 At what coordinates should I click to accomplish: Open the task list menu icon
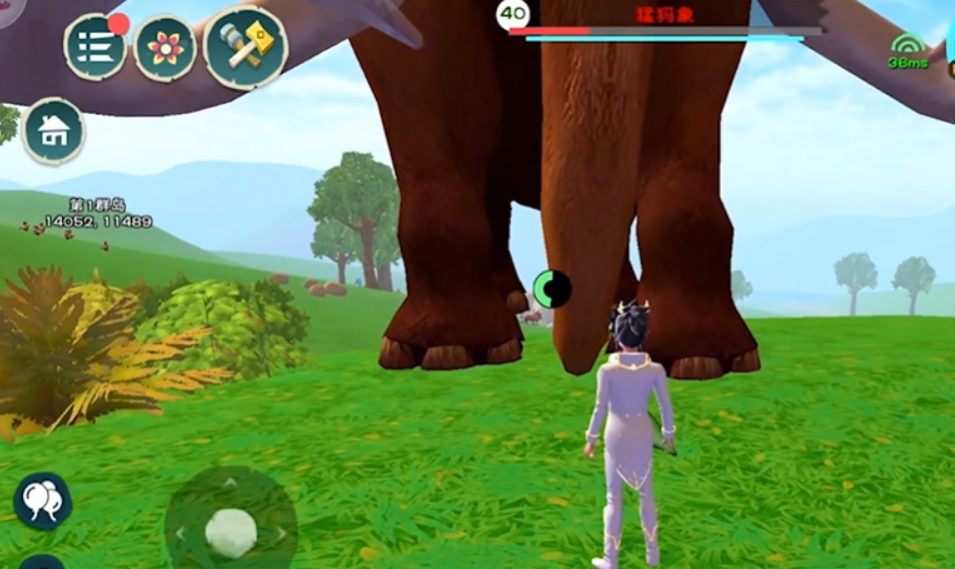95,48
